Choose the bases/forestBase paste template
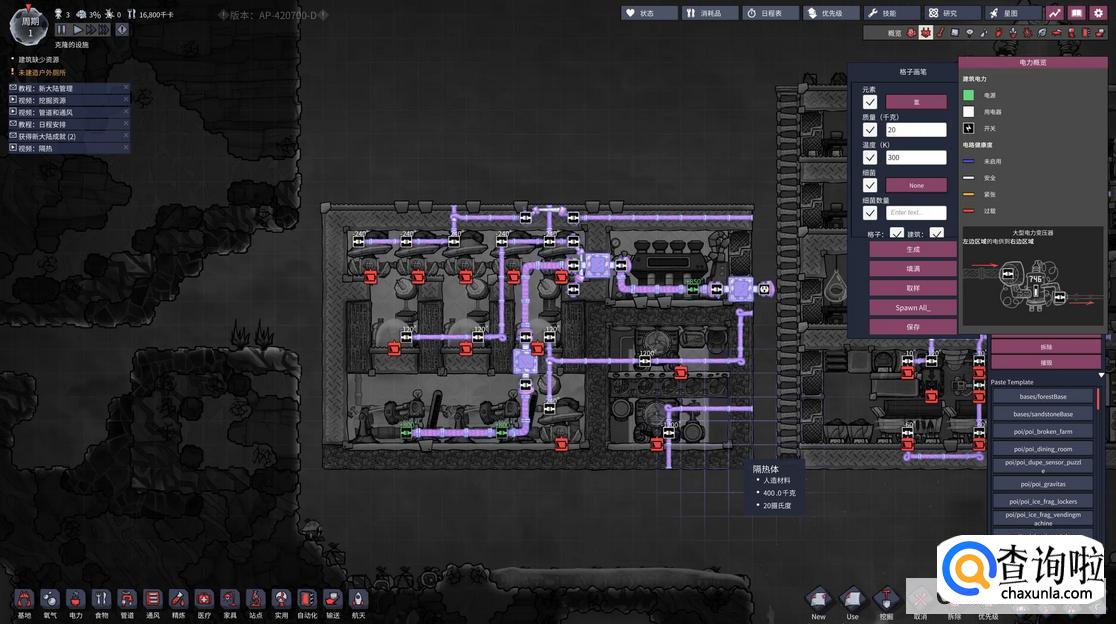 [x=1042, y=397]
